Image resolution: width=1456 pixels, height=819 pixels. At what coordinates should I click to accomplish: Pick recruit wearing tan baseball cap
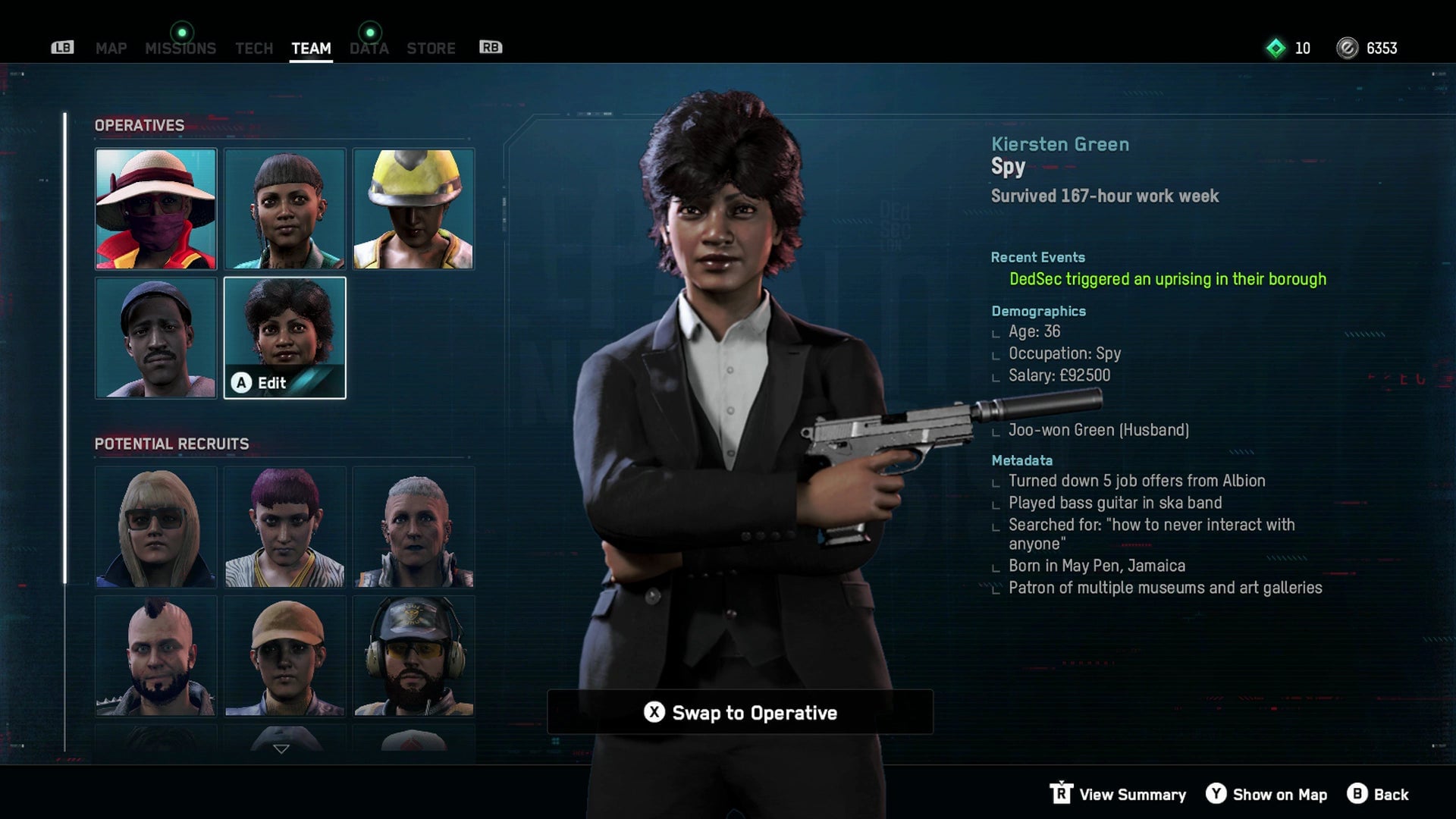coord(284,656)
